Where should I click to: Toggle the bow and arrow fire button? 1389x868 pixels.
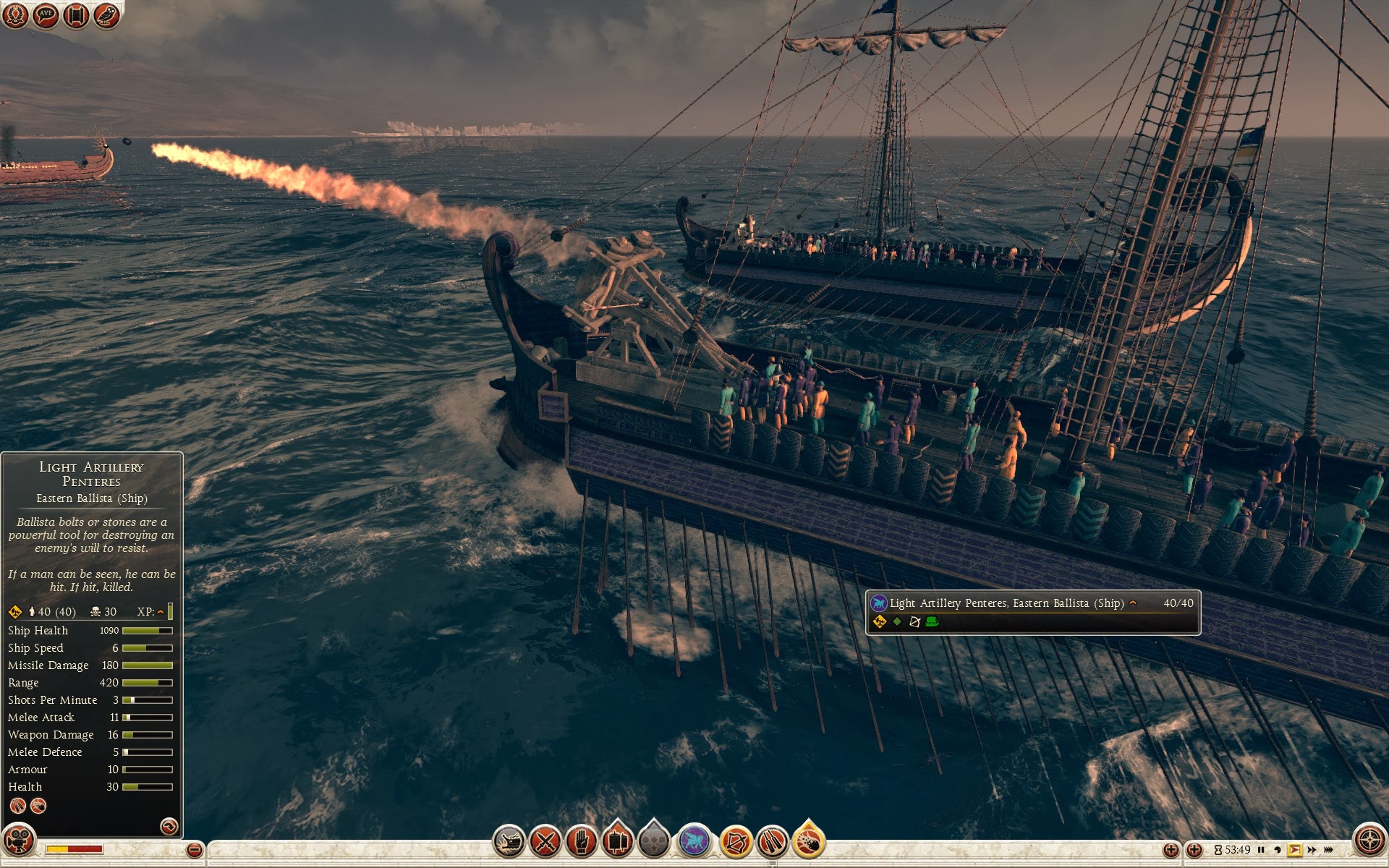click(736, 842)
